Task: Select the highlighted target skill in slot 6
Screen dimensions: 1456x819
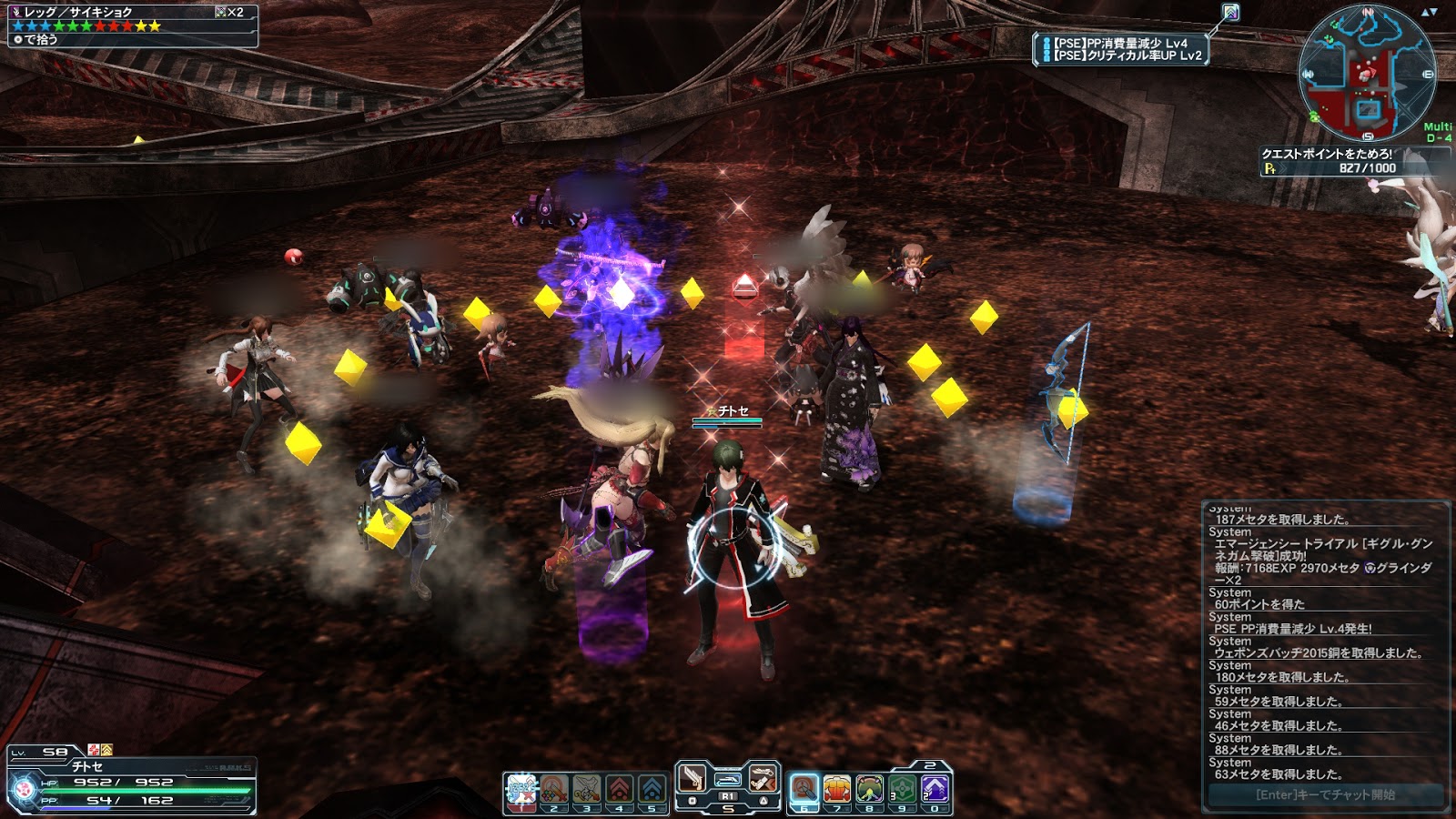Action: pos(804,789)
